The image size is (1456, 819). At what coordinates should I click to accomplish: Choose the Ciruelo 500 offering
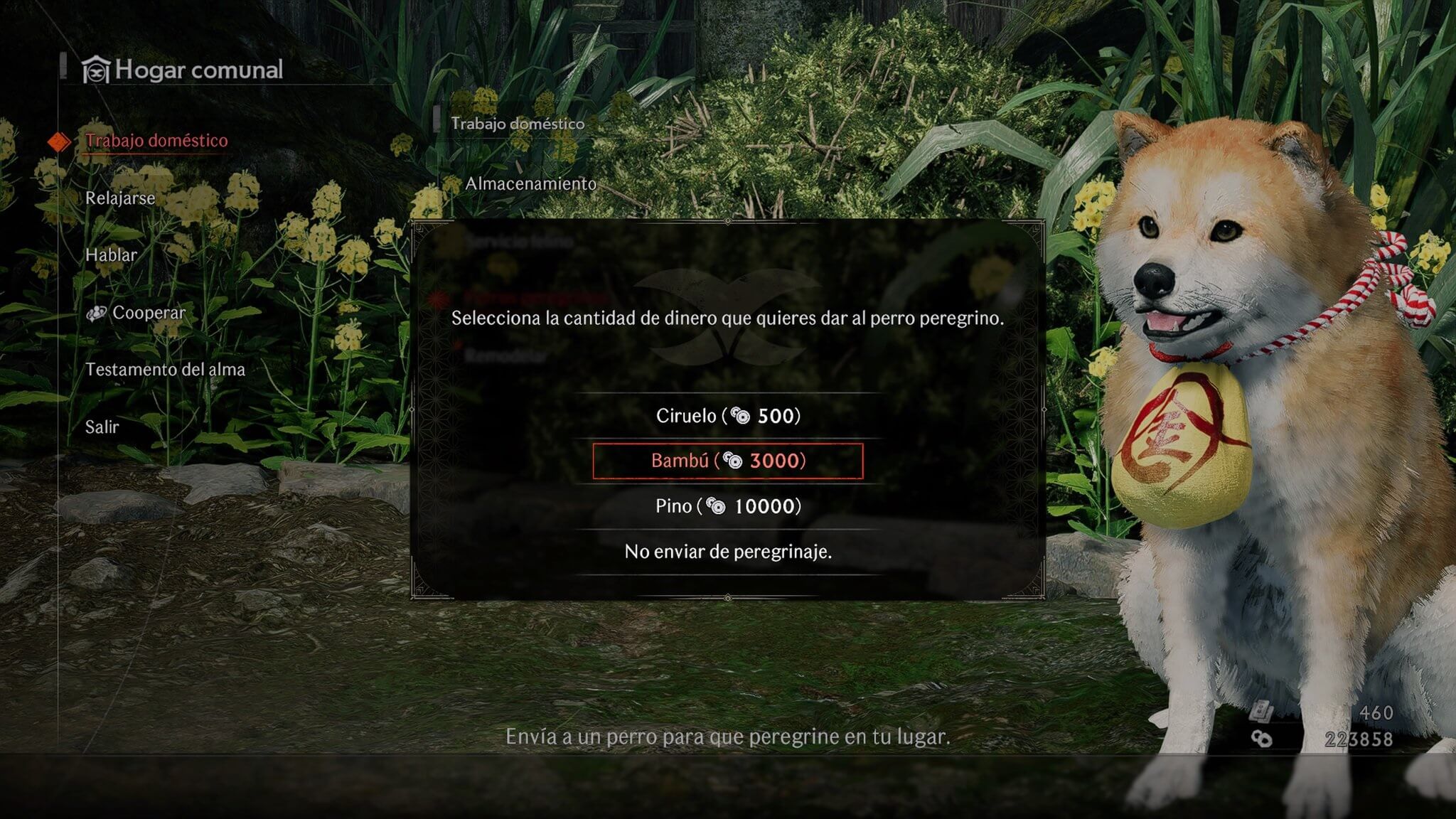pos(728,416)
